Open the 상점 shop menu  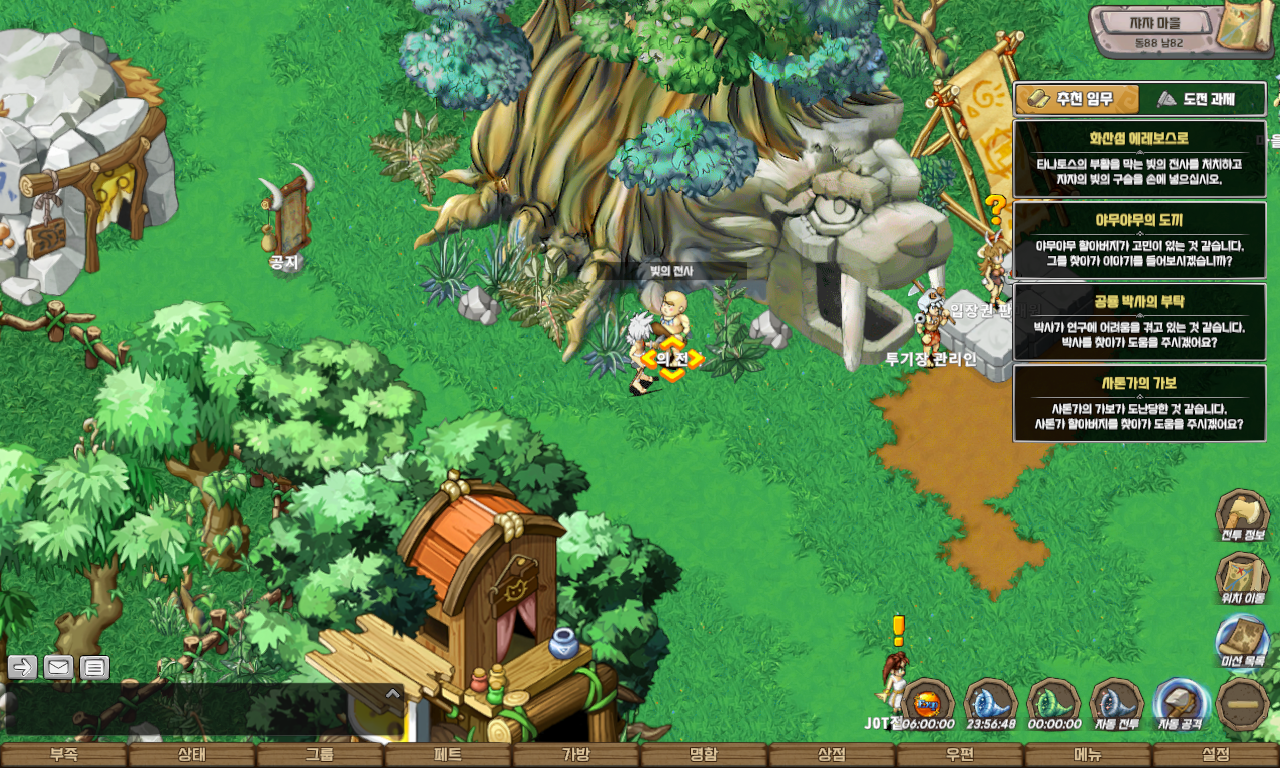coord(832,755)
